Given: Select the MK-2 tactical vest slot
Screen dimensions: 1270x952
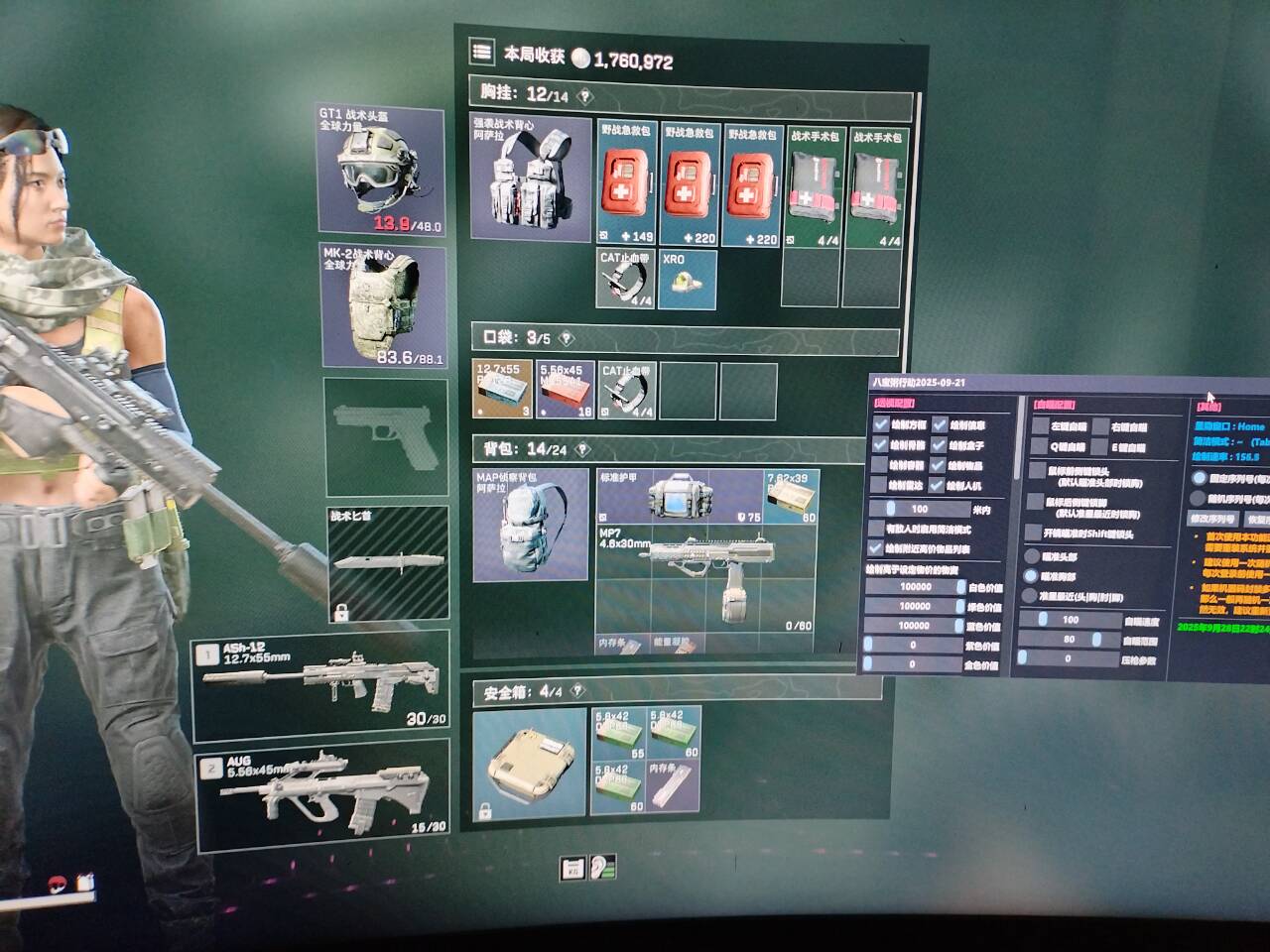Looking at the screenshot, I should [384, 305].
